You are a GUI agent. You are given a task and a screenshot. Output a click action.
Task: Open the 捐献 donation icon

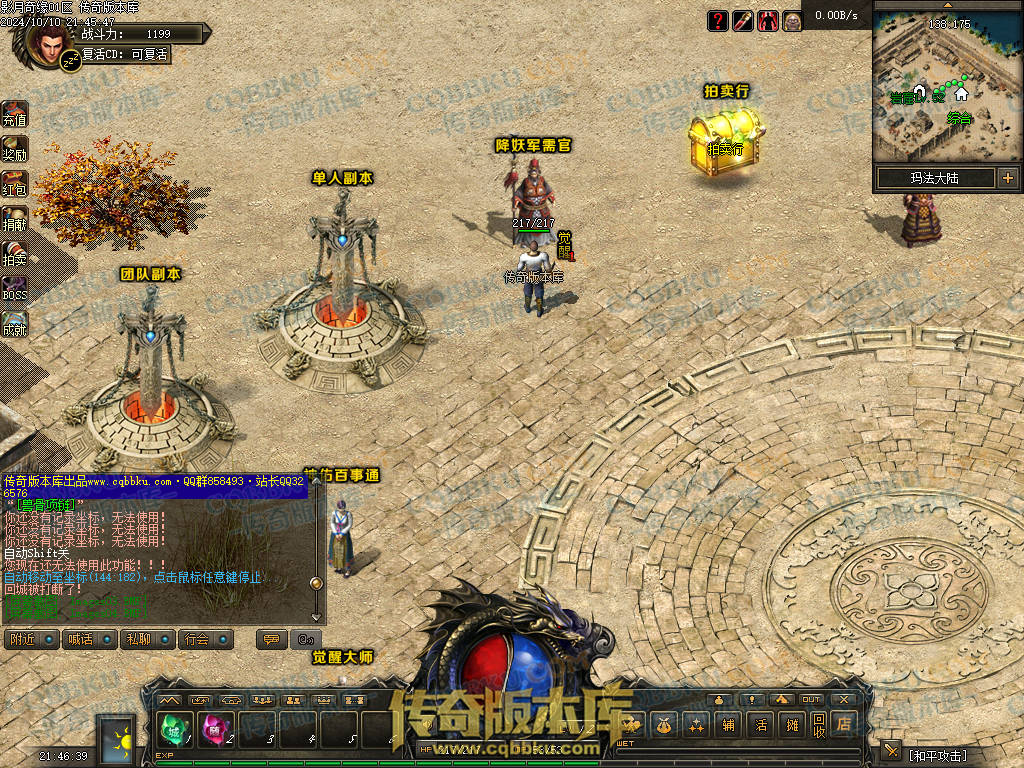(14, 219)
